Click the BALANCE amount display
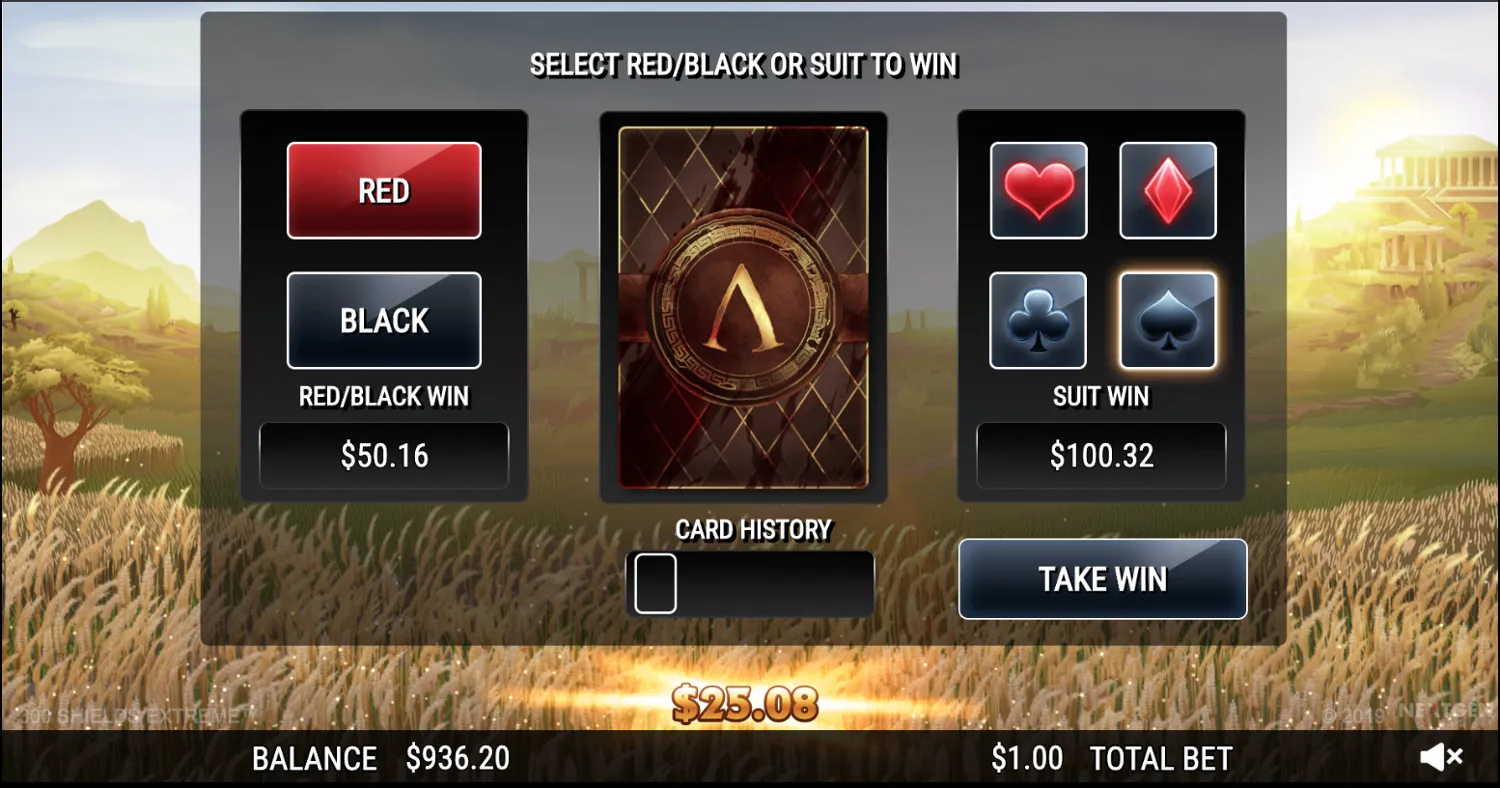Image resolution: width=1500 pixels, height=788 pixels. pos(459,757)
